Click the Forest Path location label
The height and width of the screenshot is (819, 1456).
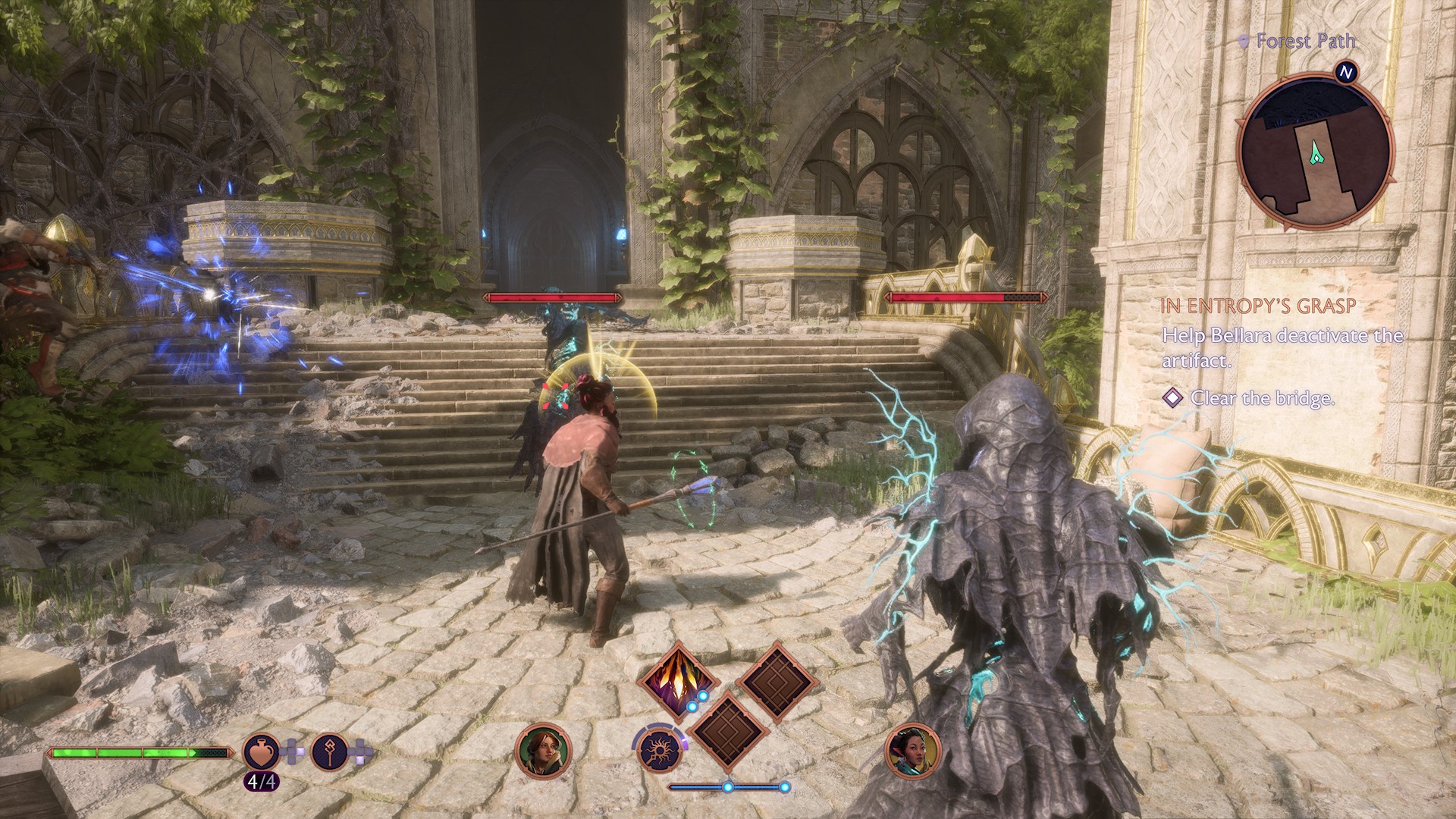(1304, 41)
